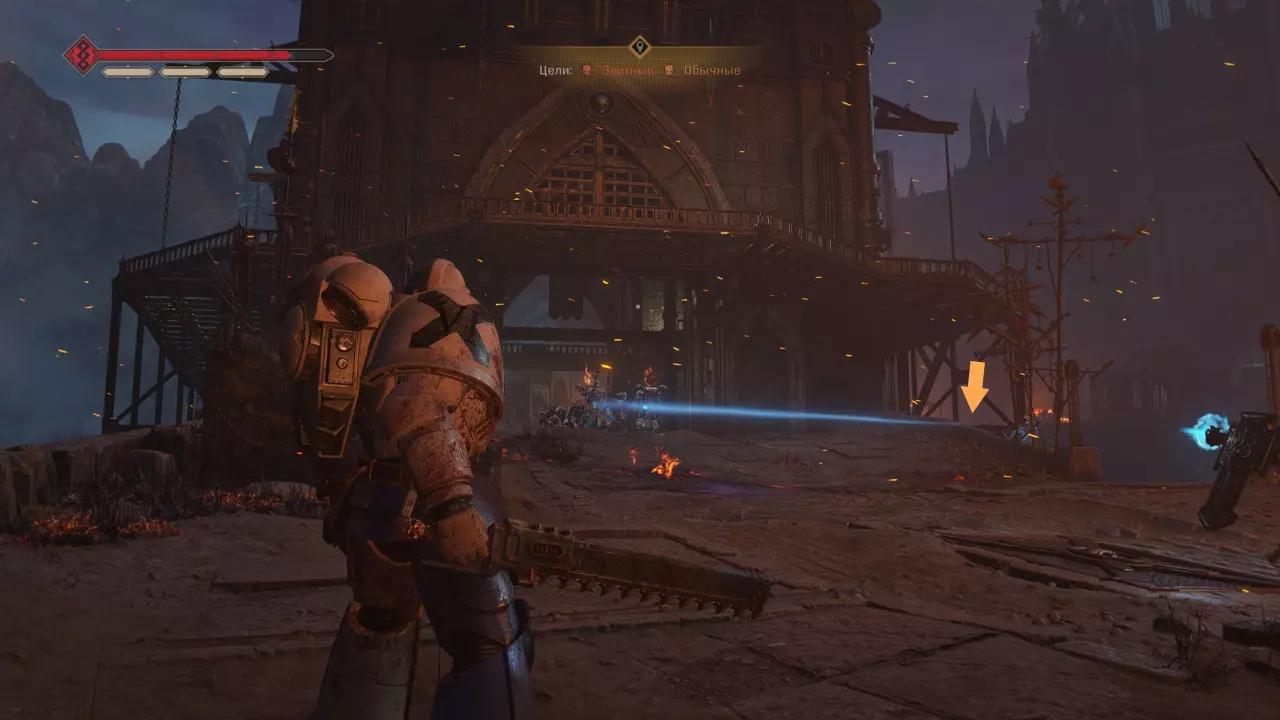Click the Обычные targets label
This screenshot has width=1280, height=720.
712,71
